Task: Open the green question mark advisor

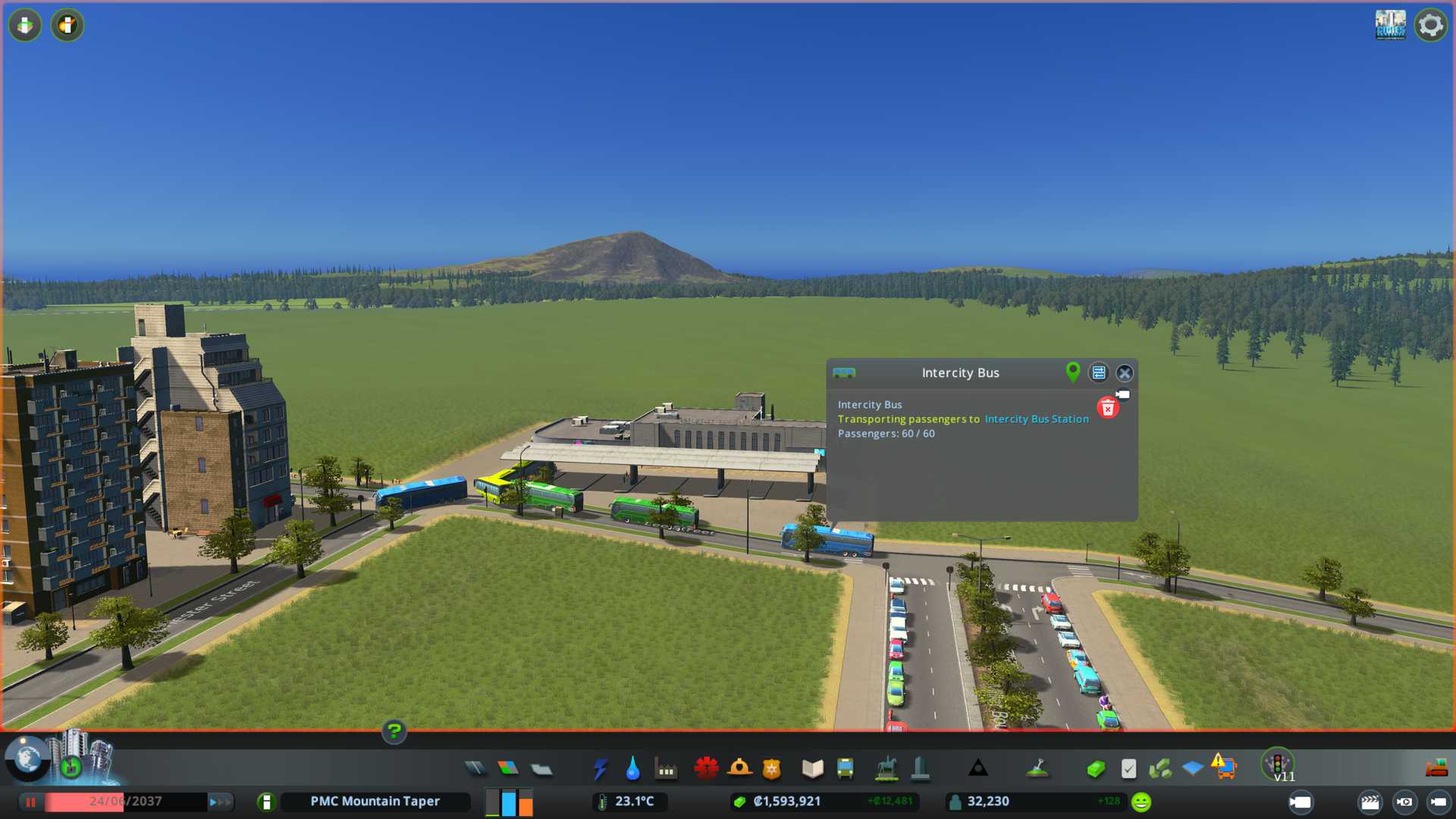Action: 394,732
